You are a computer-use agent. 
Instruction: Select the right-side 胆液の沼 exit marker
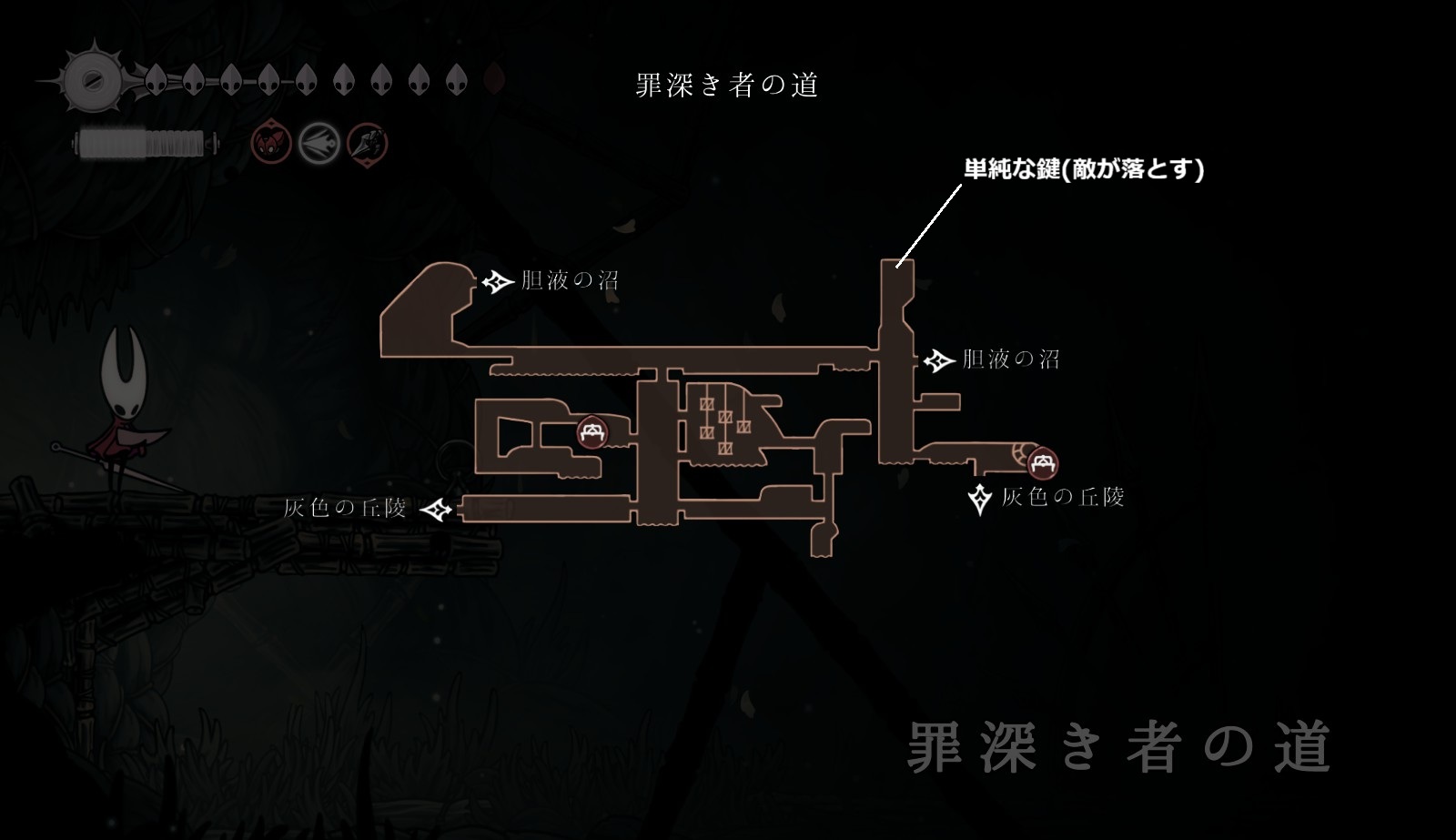(938, 361)
